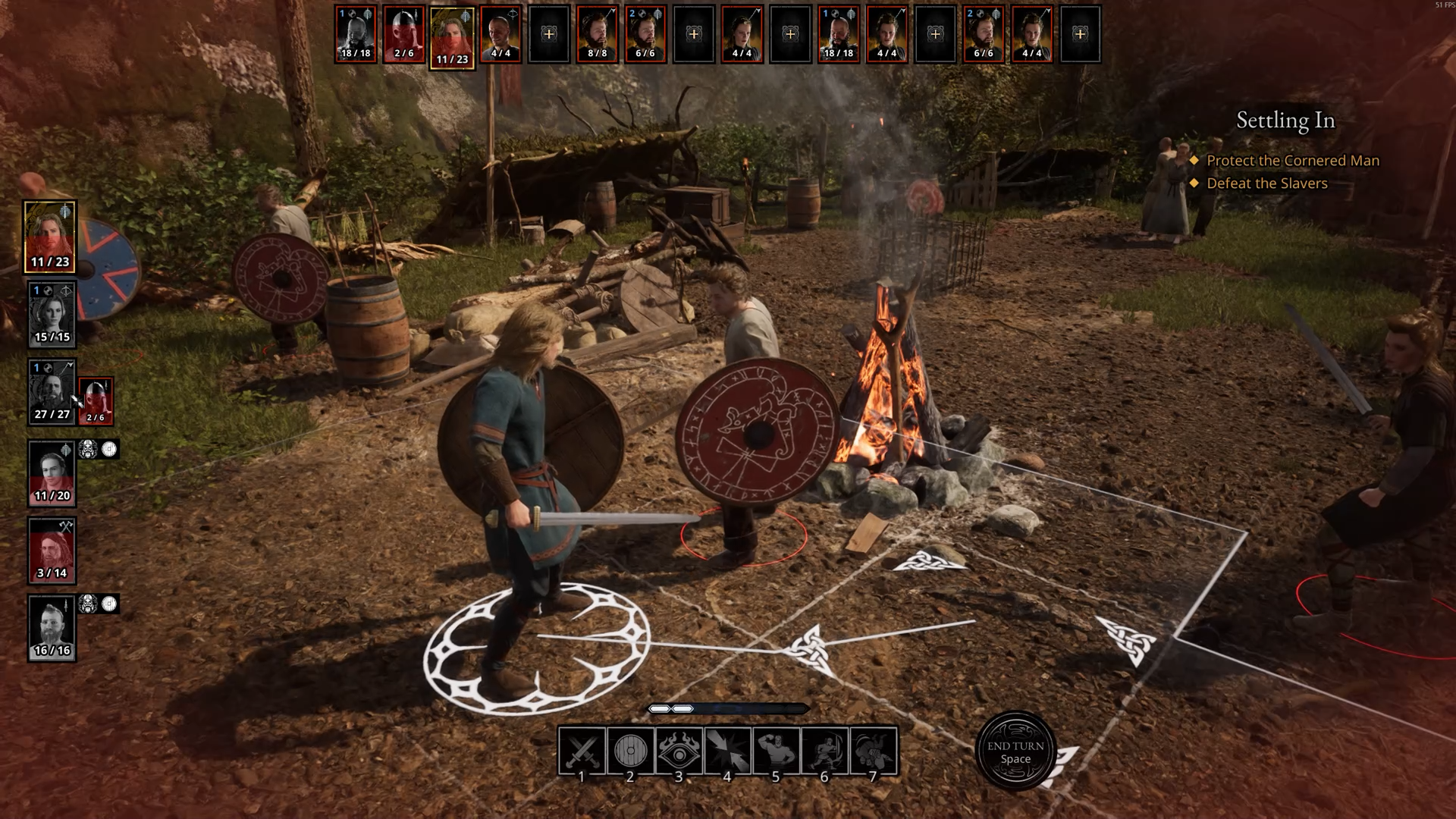The height and width of the screenshot is (819, 1456).
Task: End the current turn
Action: click(x=1015, y=751)
